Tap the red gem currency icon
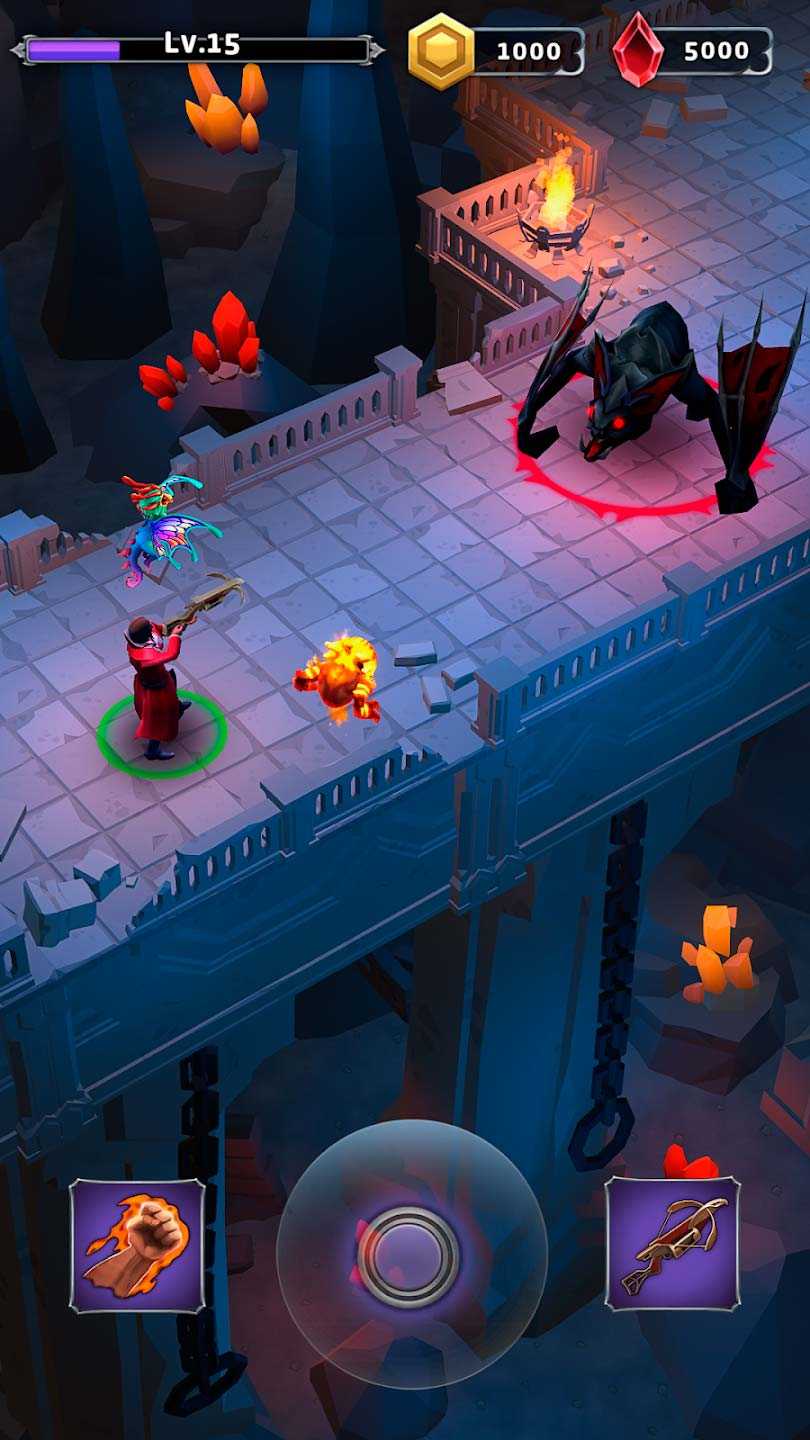The image size is (810, 1440). point(637,50)
